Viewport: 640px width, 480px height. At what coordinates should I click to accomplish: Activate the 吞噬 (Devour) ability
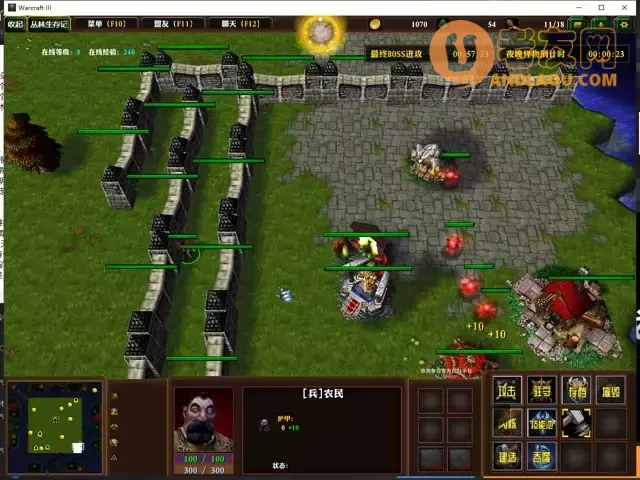[x=541, y=456]
